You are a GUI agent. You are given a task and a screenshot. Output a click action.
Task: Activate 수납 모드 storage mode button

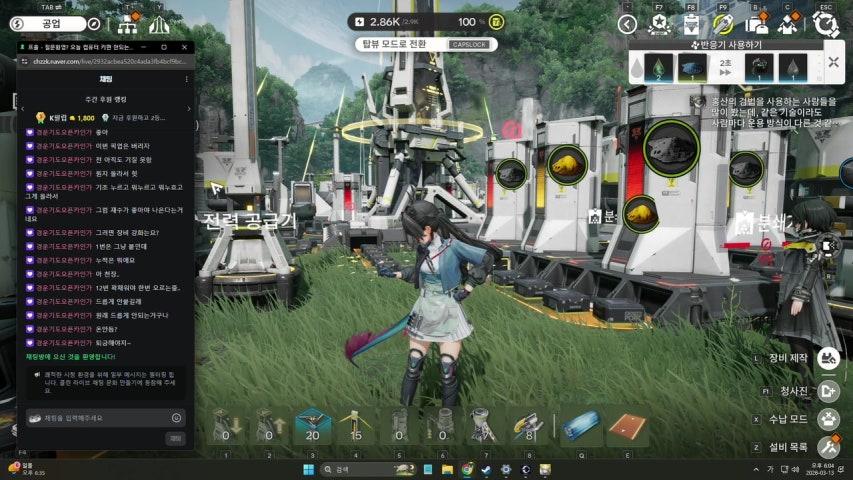pyautogui.click(x=827, y=419)
